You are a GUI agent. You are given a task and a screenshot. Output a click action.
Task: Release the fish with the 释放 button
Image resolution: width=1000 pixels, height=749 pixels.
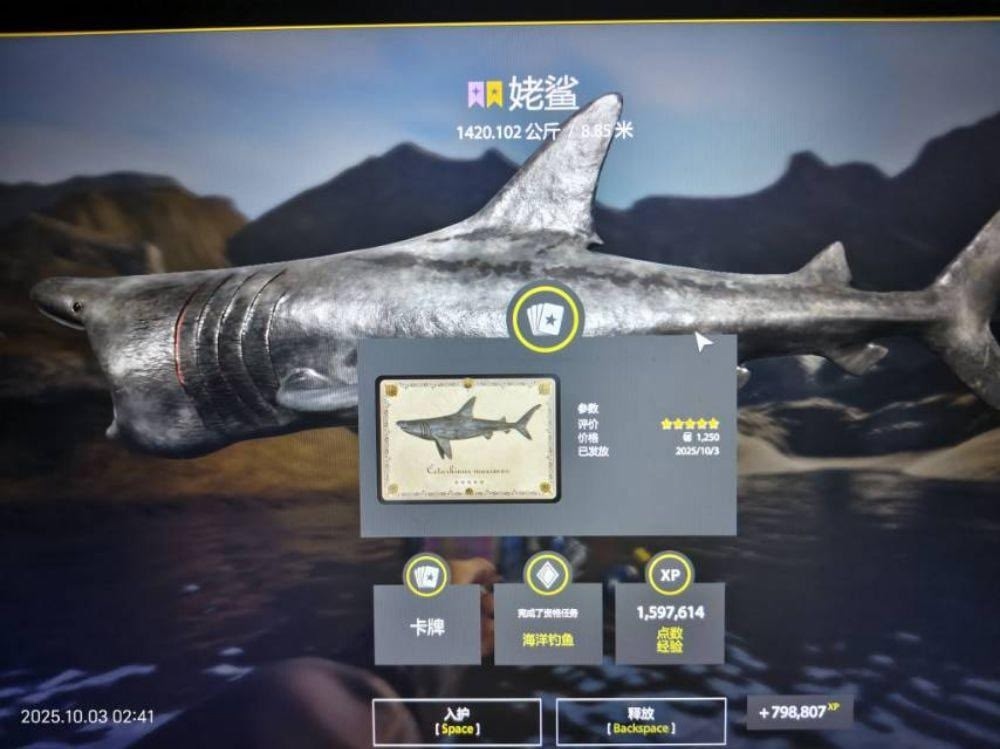click(640, 721)
